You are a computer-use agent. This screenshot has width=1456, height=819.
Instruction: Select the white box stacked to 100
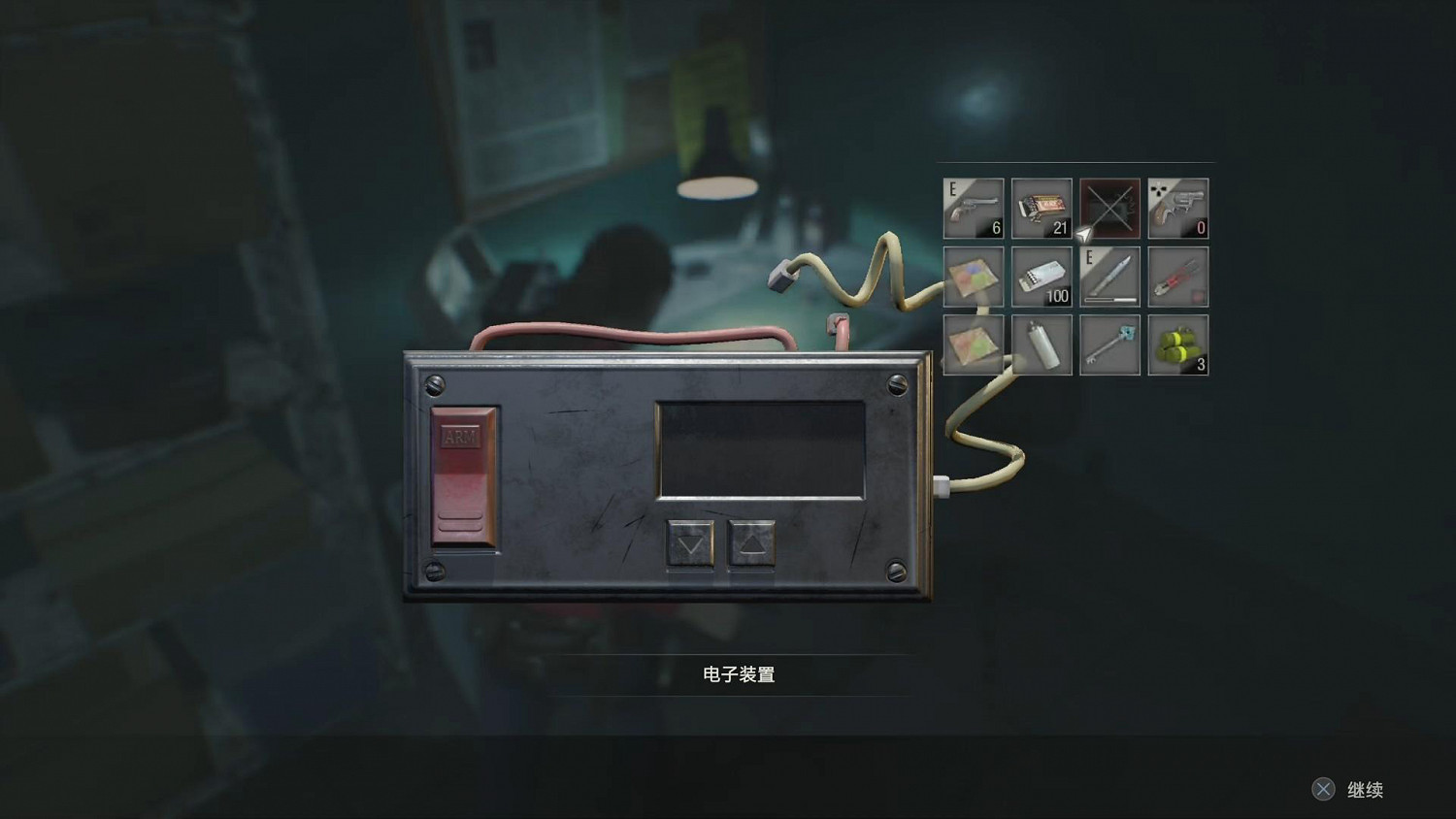click(x=1041, y=278)
